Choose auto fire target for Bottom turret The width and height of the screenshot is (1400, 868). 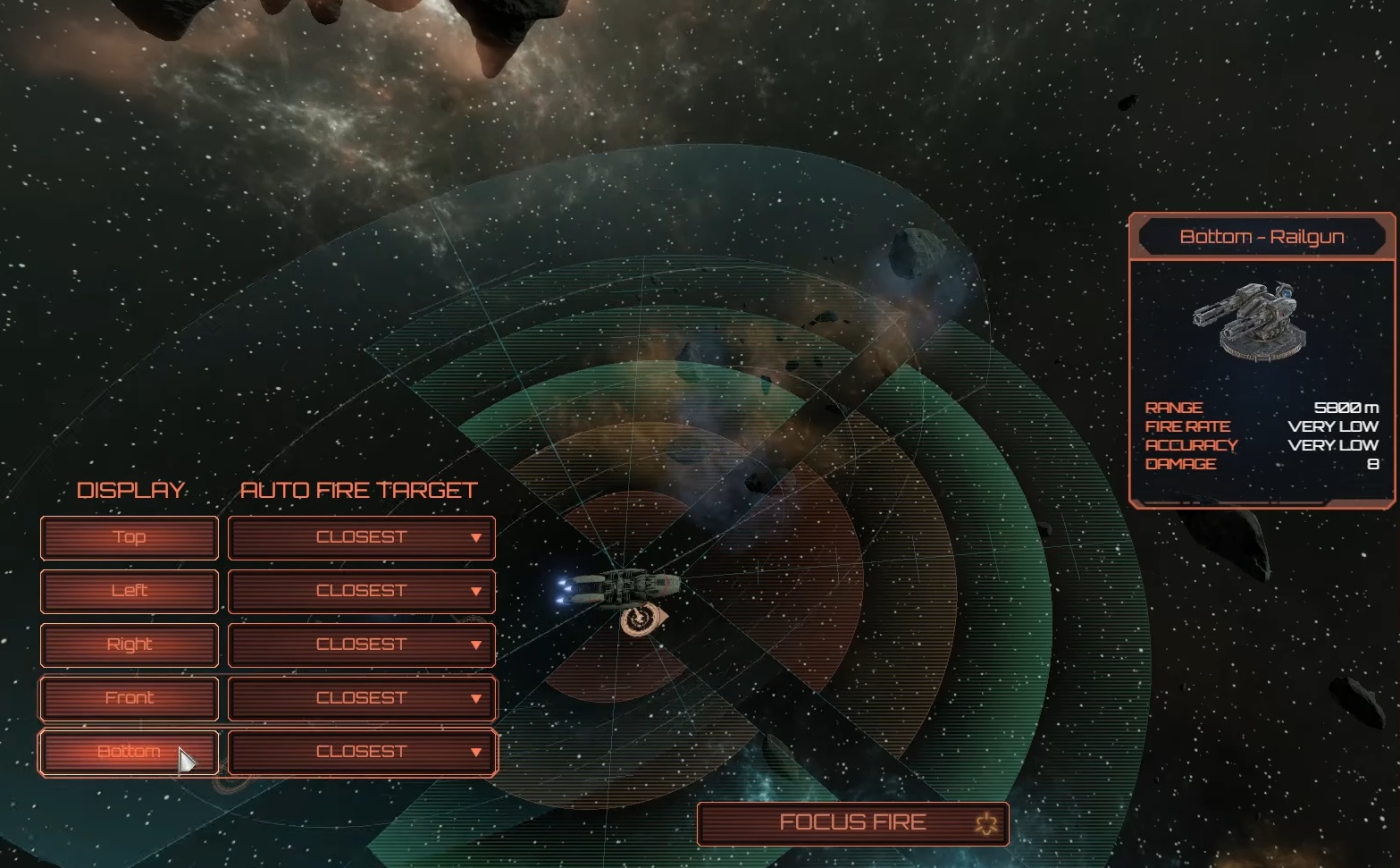(x=362, y=752)
